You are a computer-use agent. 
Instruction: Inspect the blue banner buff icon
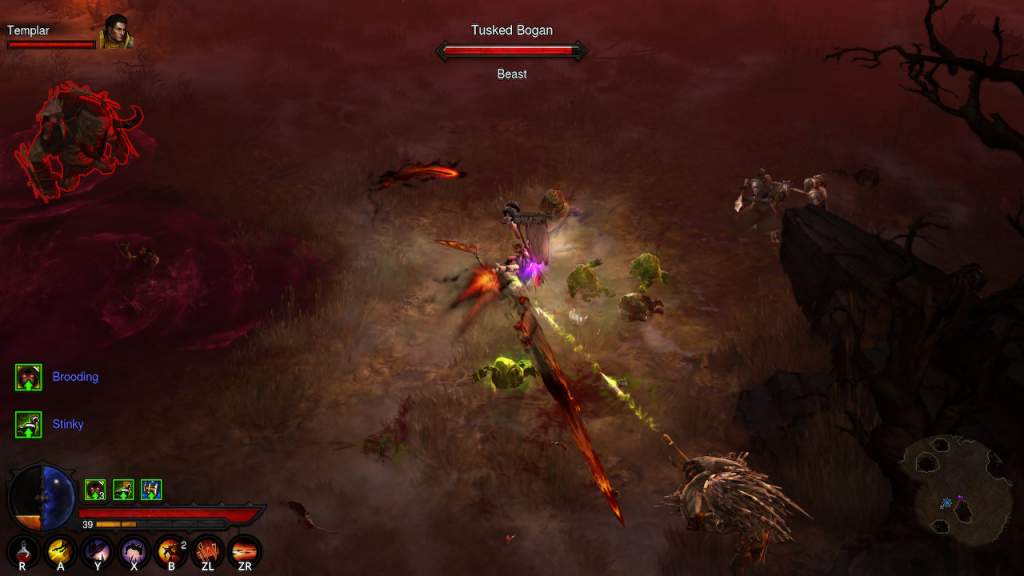151,489
